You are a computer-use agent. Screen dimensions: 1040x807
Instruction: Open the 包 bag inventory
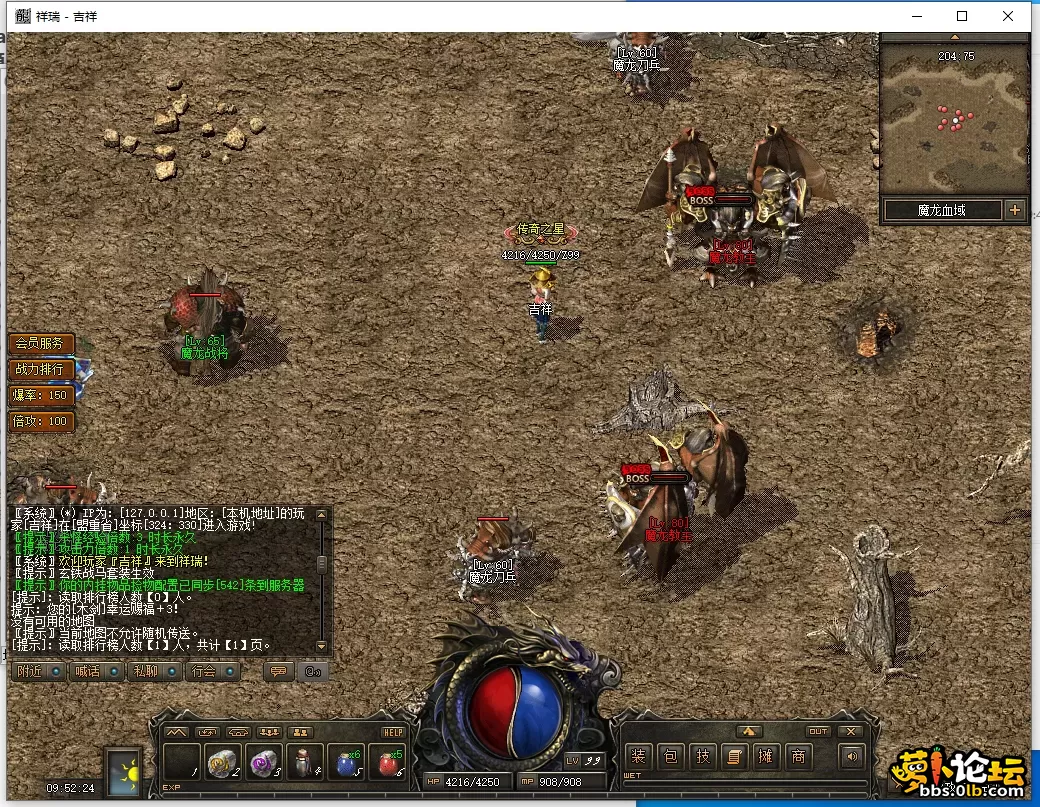point(670,757)
